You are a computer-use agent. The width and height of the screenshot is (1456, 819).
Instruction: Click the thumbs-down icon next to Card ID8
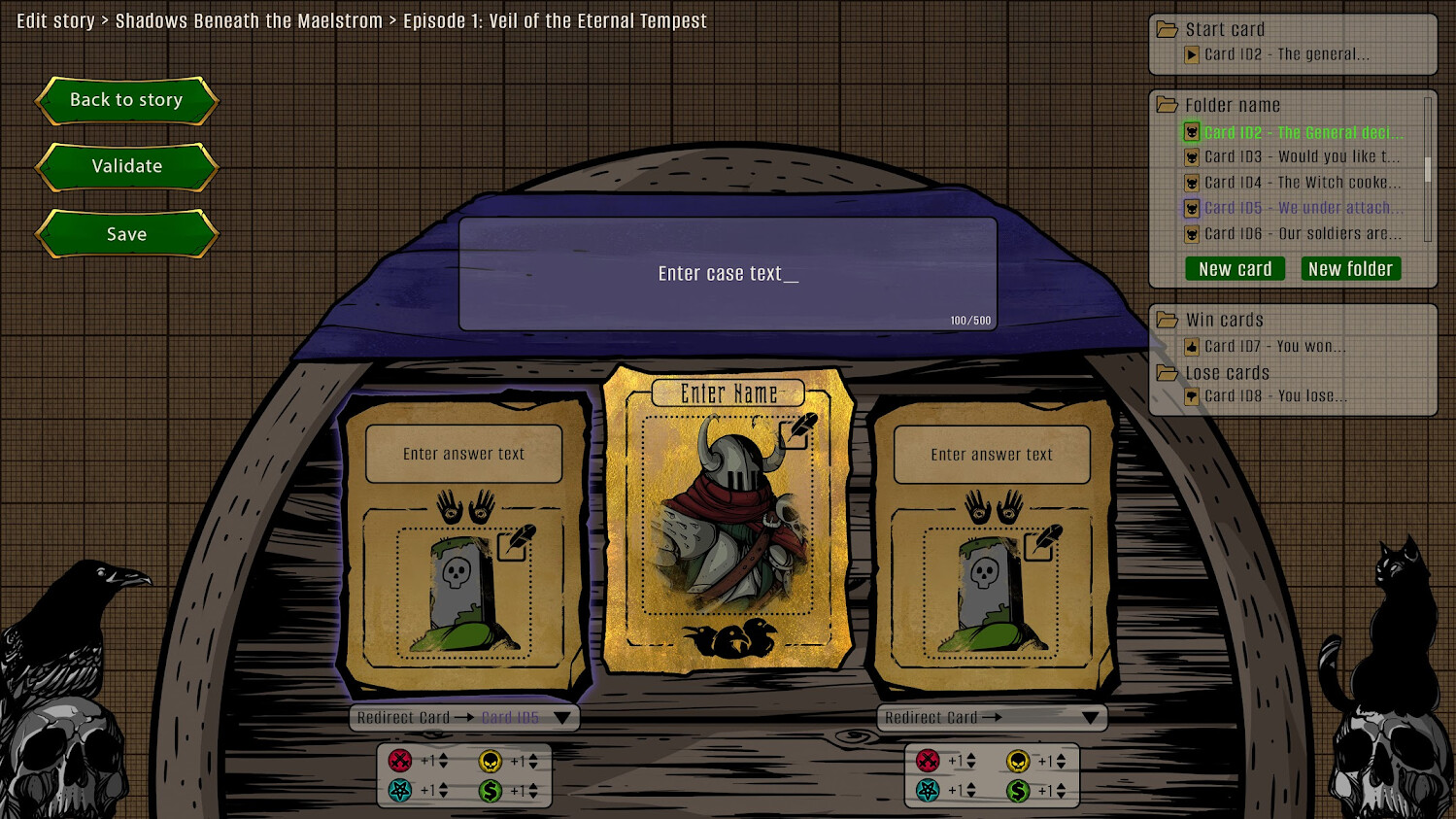(1192, 396)
